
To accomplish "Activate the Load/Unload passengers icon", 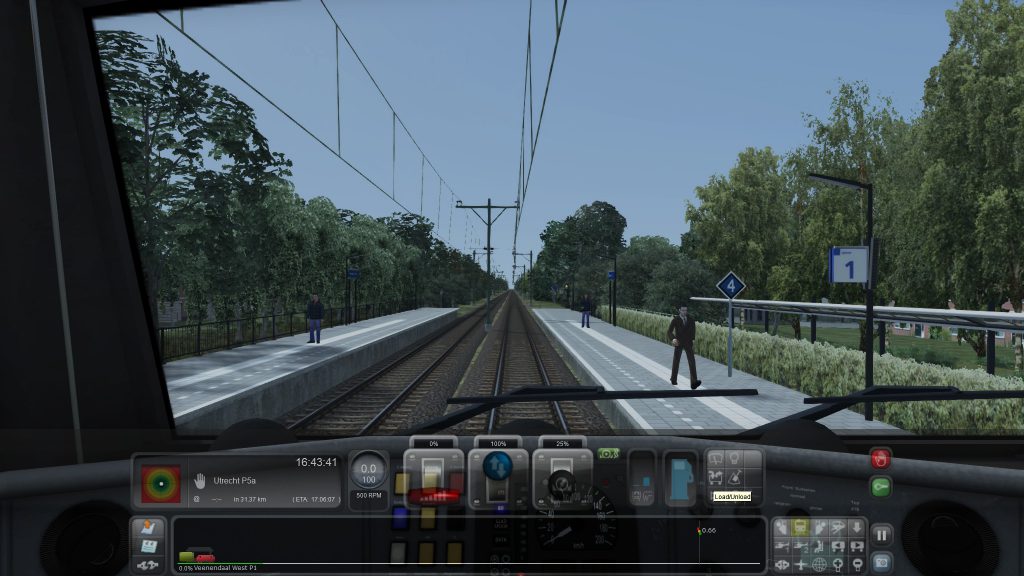I will tap(715, 478).
